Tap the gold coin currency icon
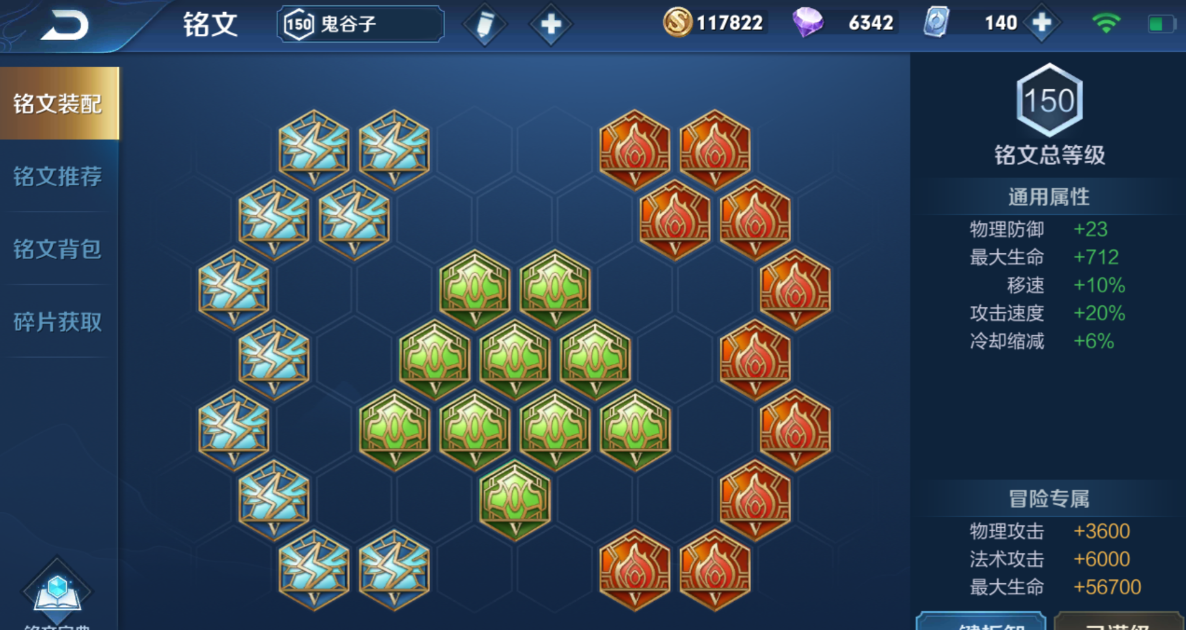 tap(678, 22)
